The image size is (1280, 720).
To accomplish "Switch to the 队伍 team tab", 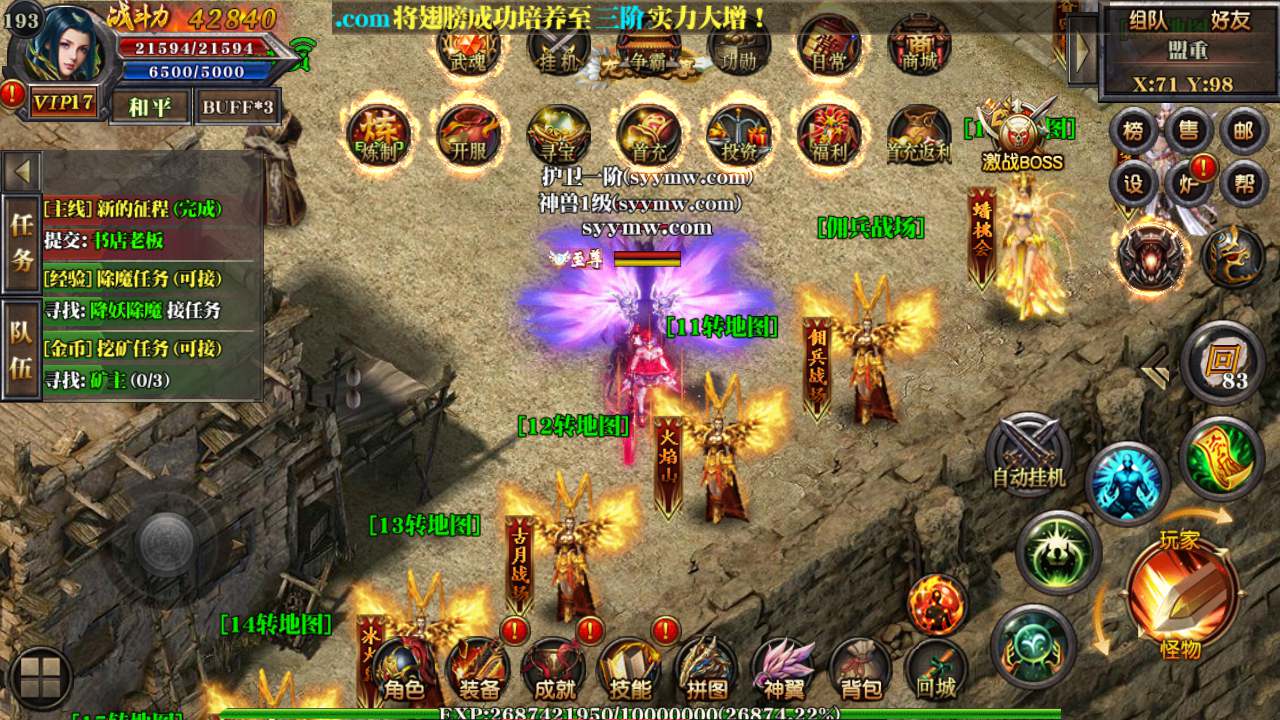I will pyautogui.click(x=21, y=349).
